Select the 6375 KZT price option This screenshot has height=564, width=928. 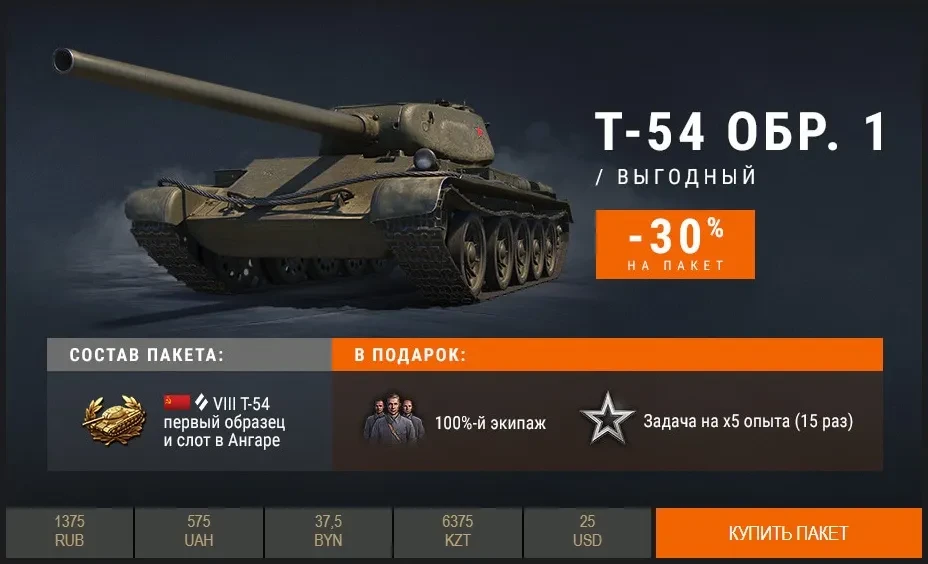(457, 532)
